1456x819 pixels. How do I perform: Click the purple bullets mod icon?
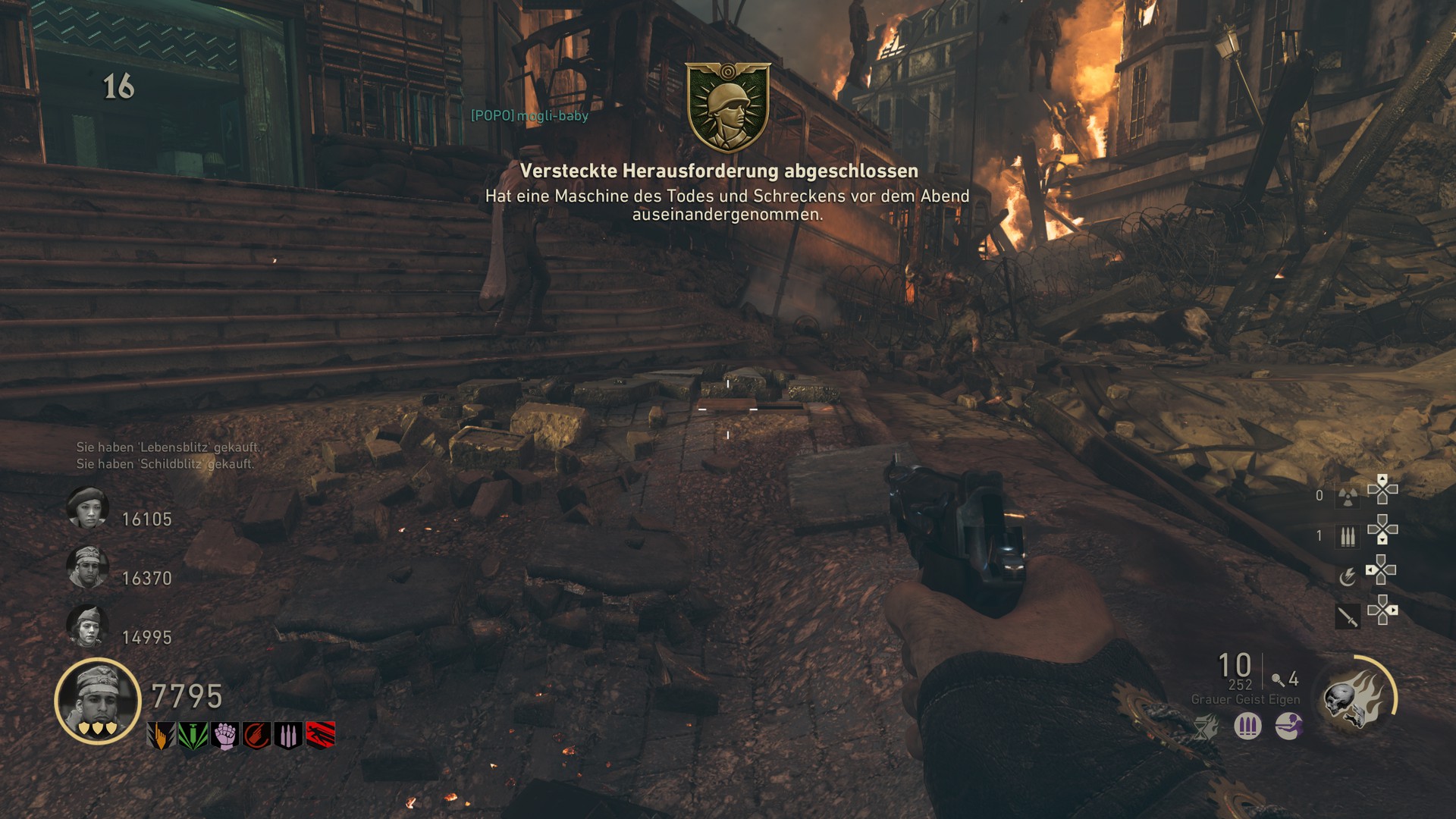(1247, 726)
